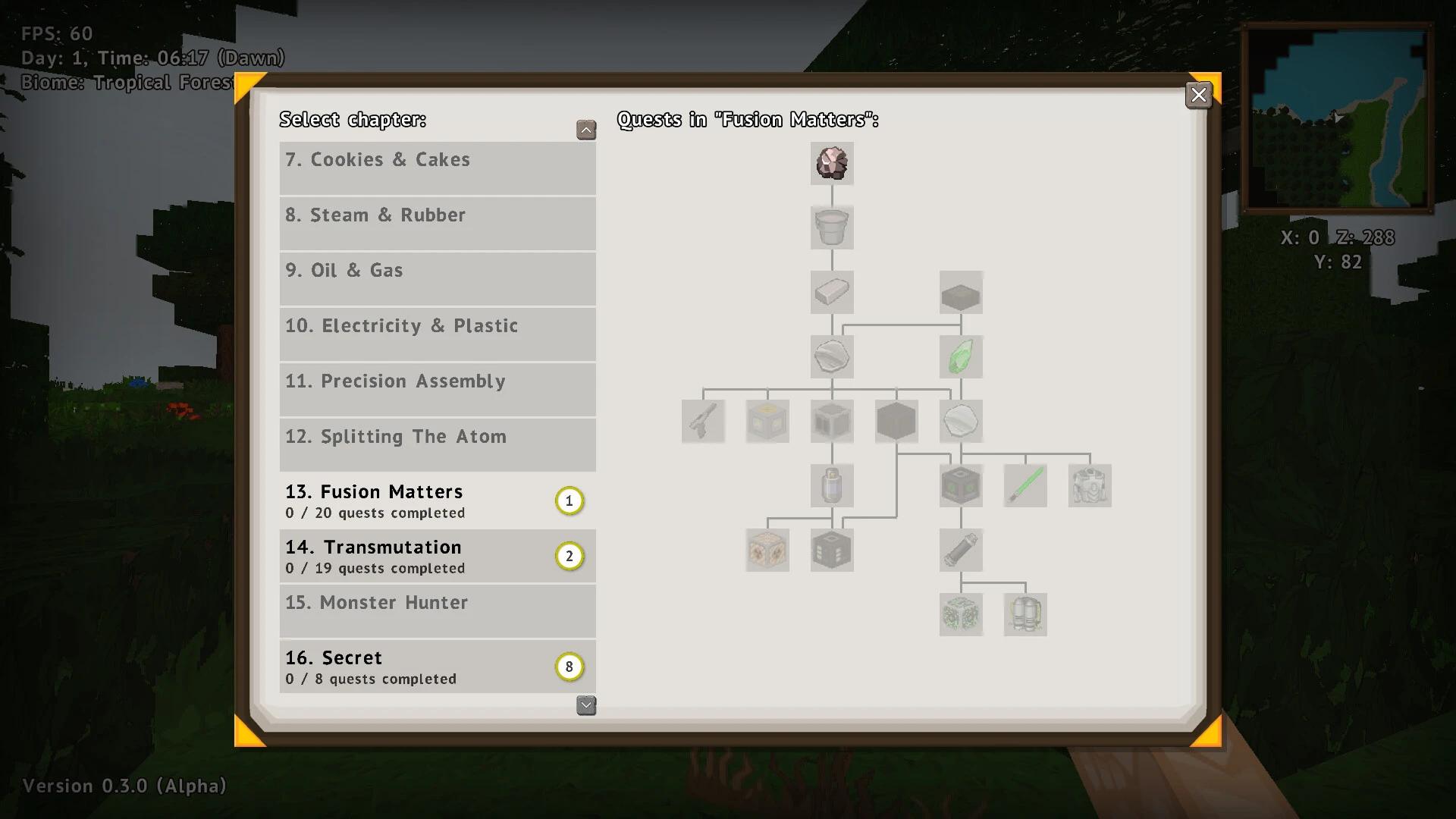Image resolution: width=1456 pixels, height=819 pixels.
Task: Open the Monster Hunter chapter
Action: tap(438, 611)
